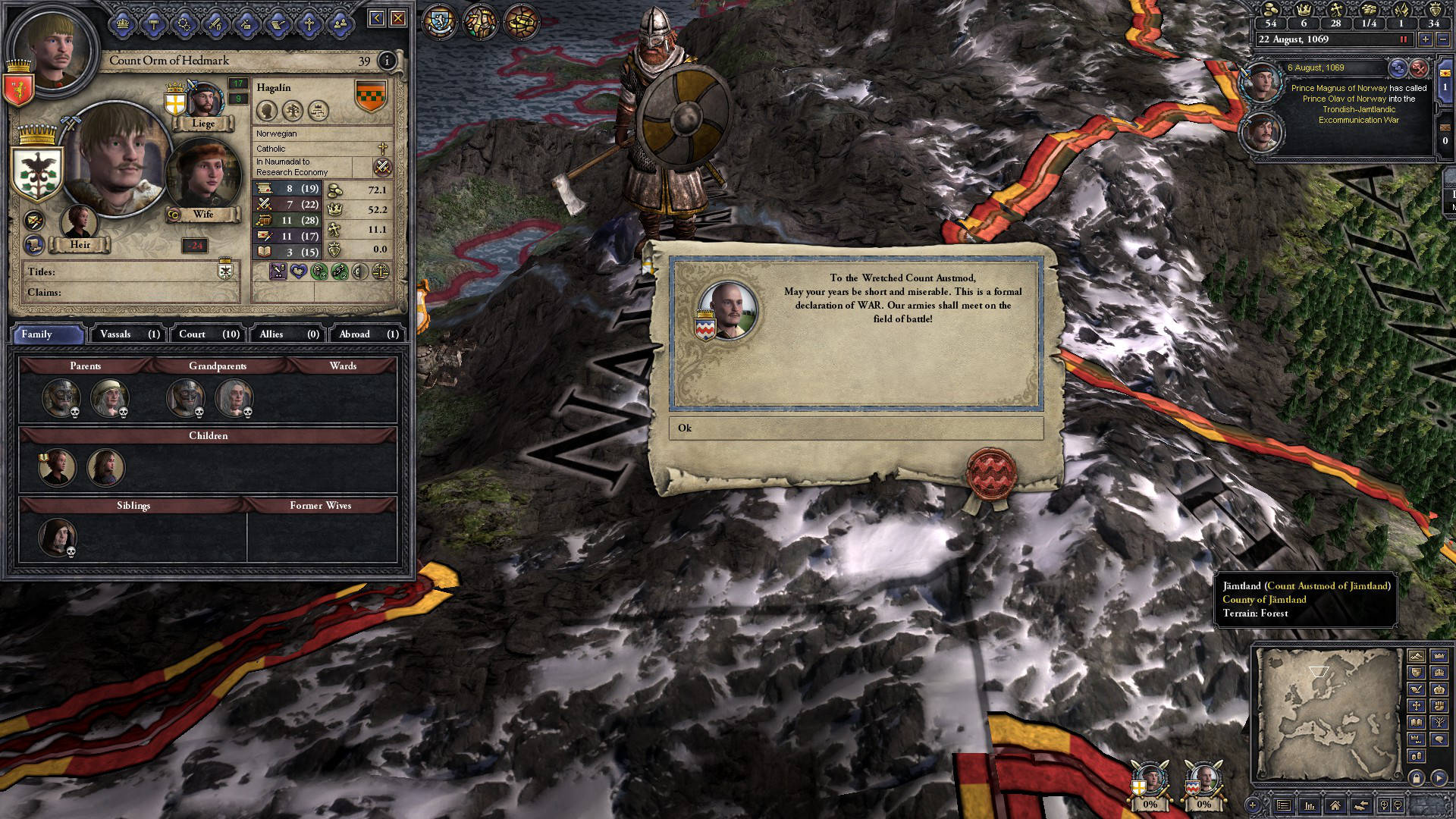Select the religion cross map mode

[x=1416, y=705]
